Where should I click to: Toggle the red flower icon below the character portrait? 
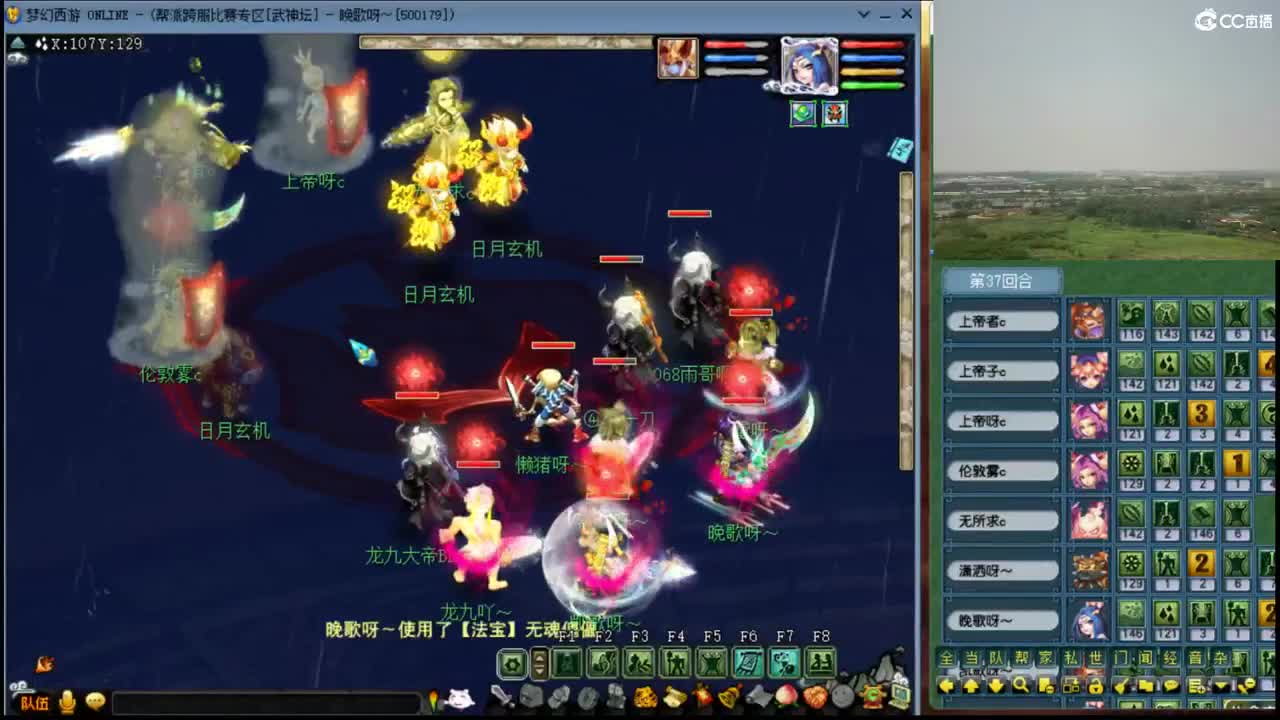[x=835, y=113]
